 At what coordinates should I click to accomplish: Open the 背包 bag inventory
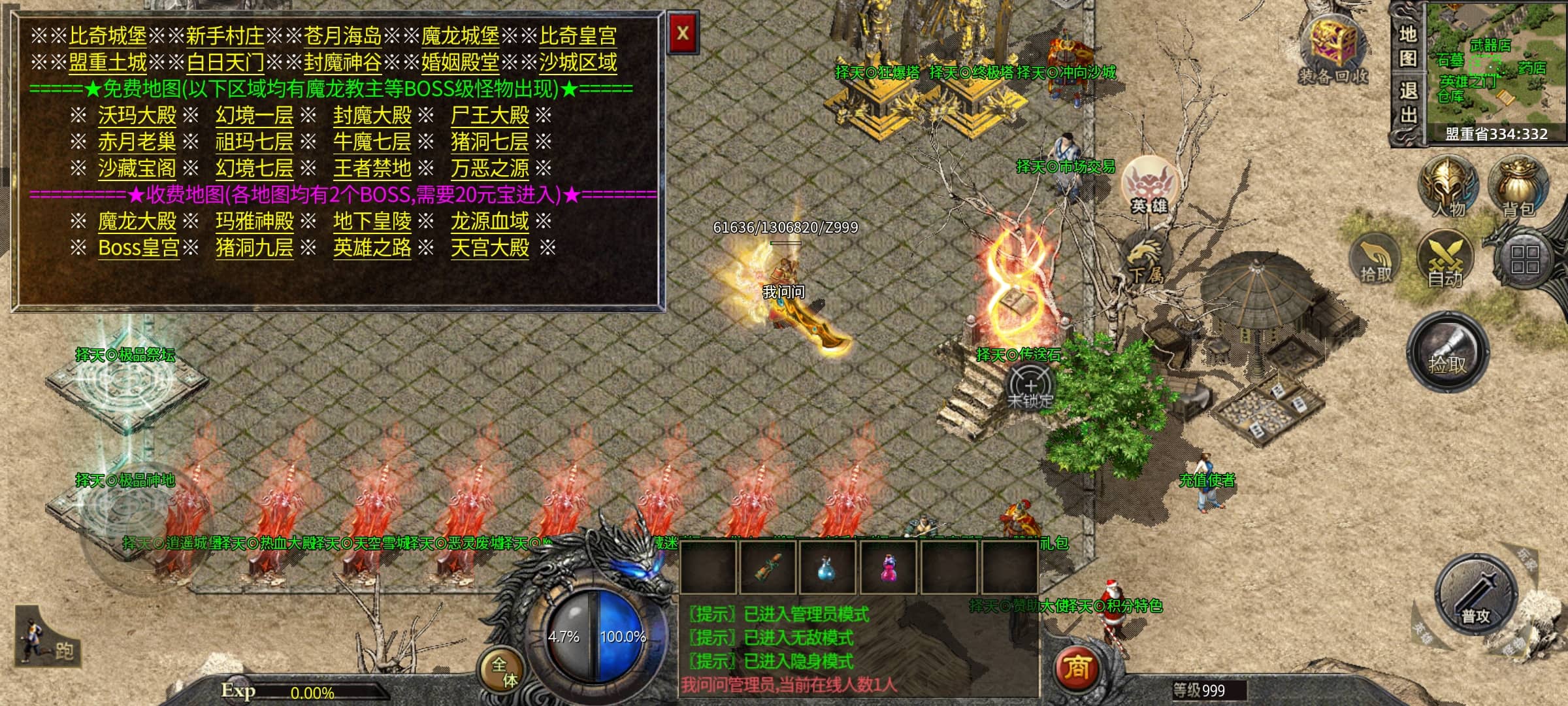point(1518,186)
